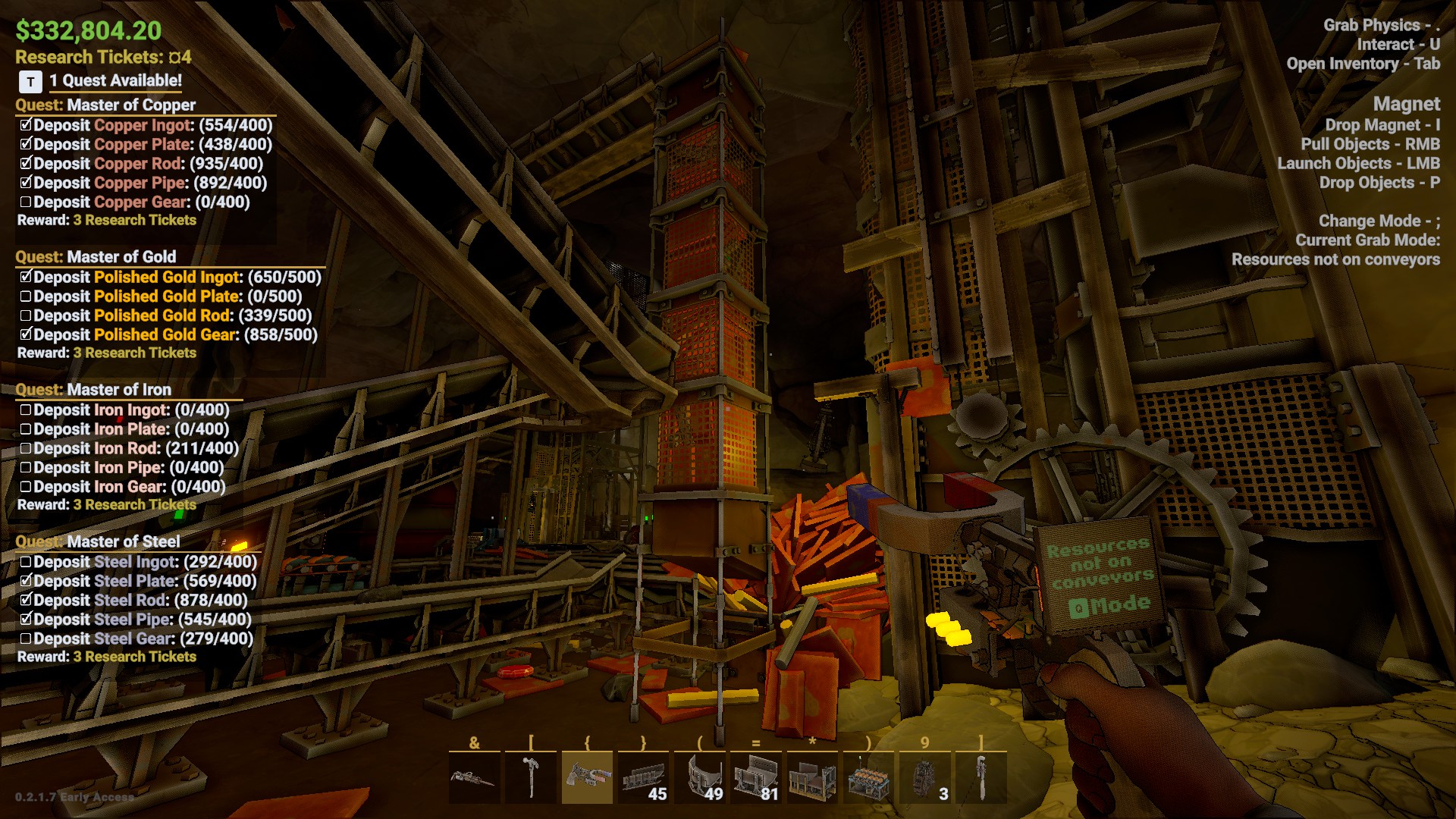
Task: Equip the hammer from the hotbar
Action: tap(530, 777)
